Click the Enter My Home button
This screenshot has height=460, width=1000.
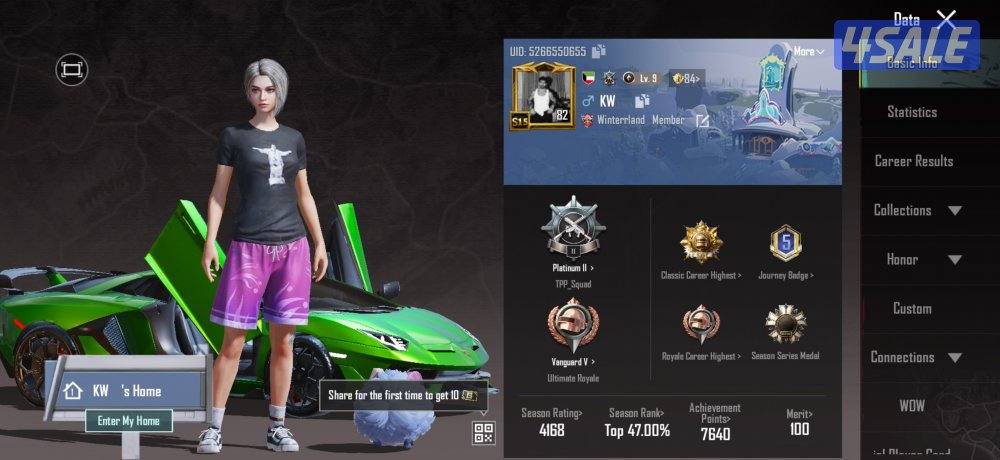click(x=129, y=421)
